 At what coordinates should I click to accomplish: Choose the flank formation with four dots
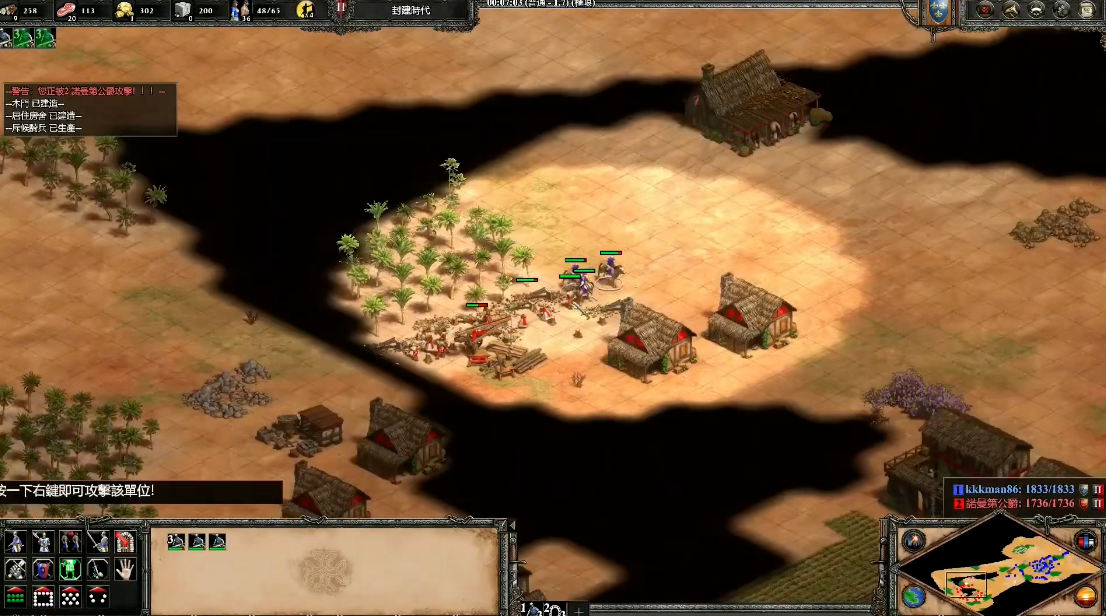pos(97,597)
